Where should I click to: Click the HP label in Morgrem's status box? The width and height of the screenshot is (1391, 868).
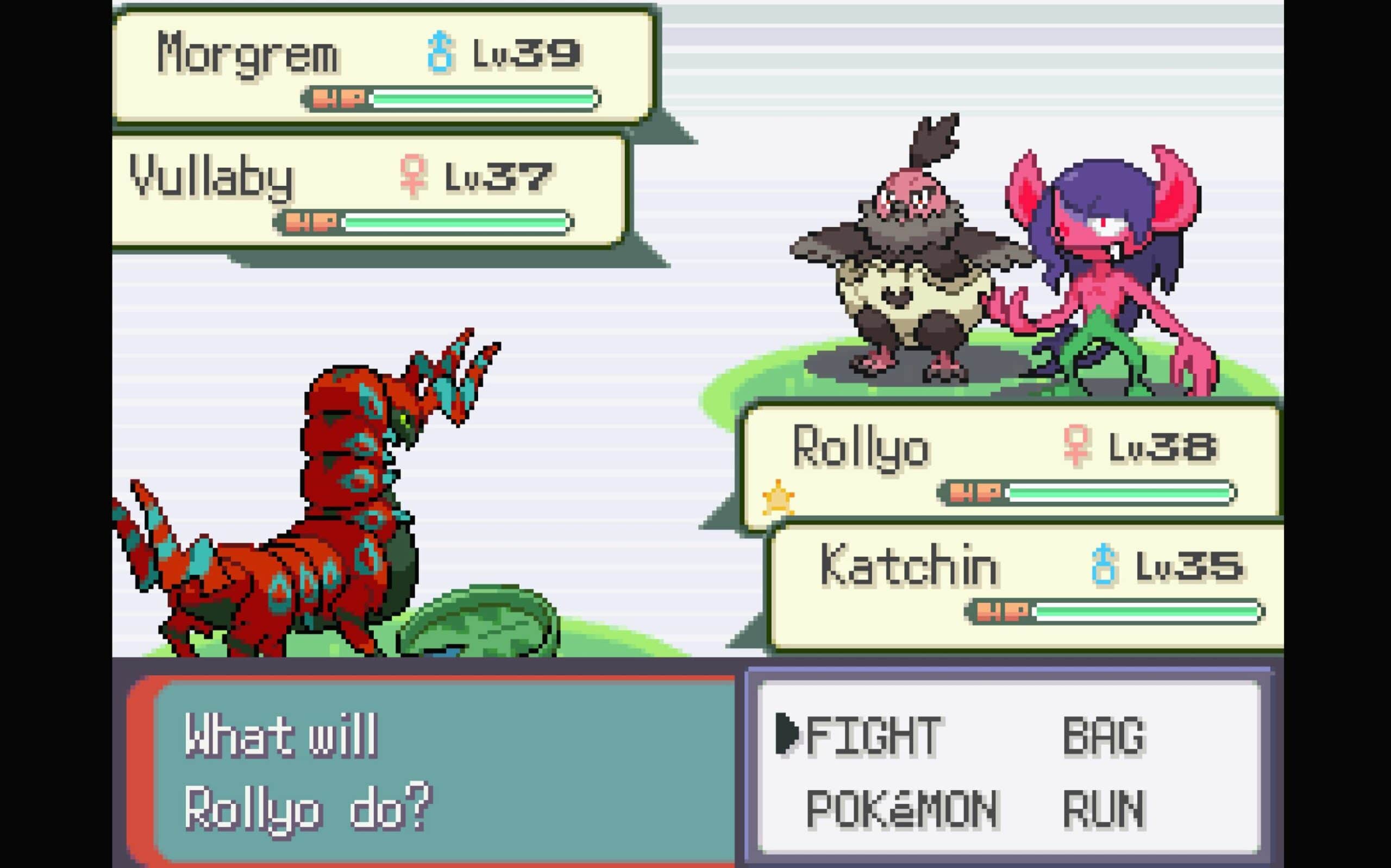pos(340,98)
